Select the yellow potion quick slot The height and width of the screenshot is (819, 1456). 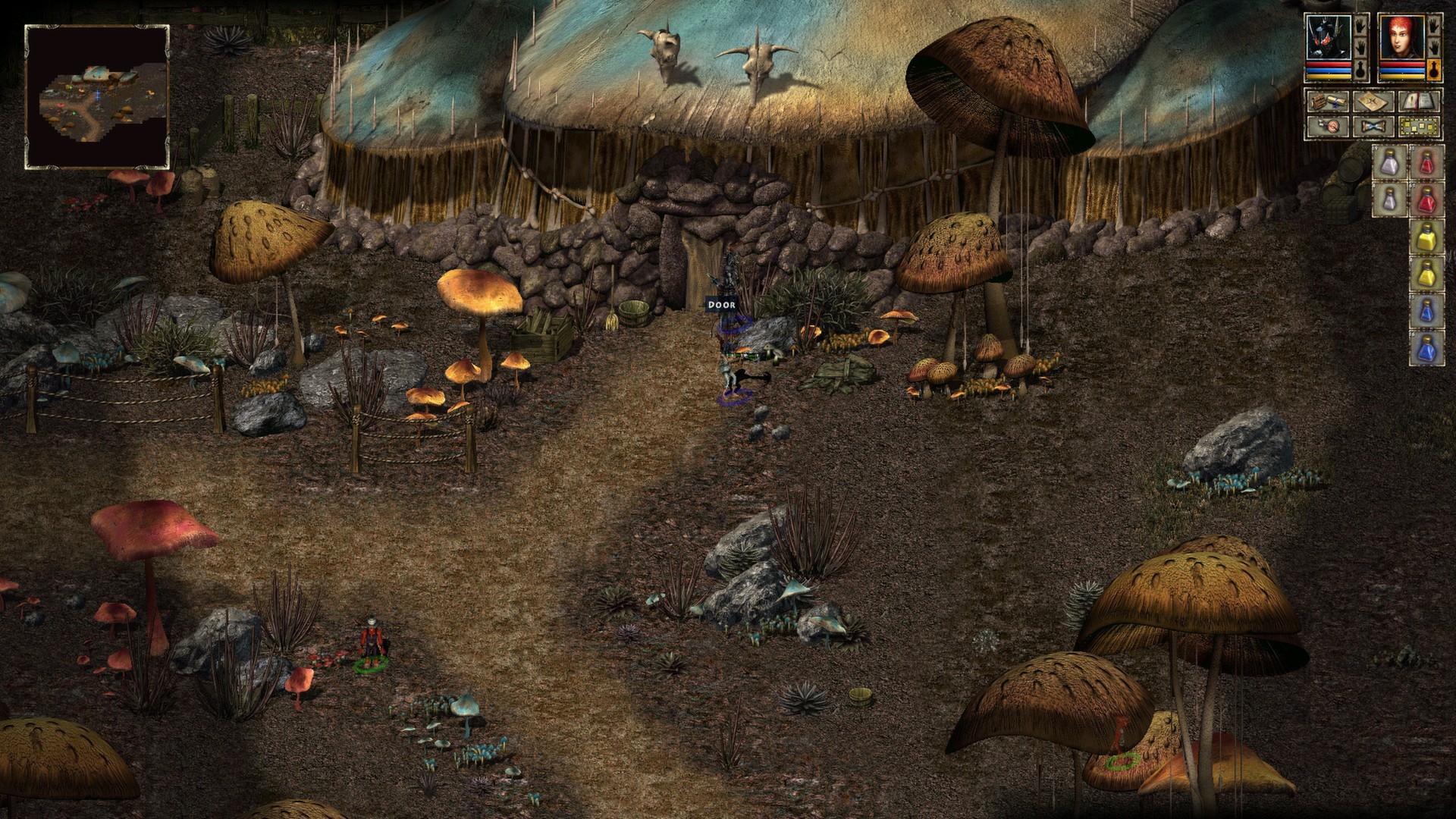coord(1426,236)
